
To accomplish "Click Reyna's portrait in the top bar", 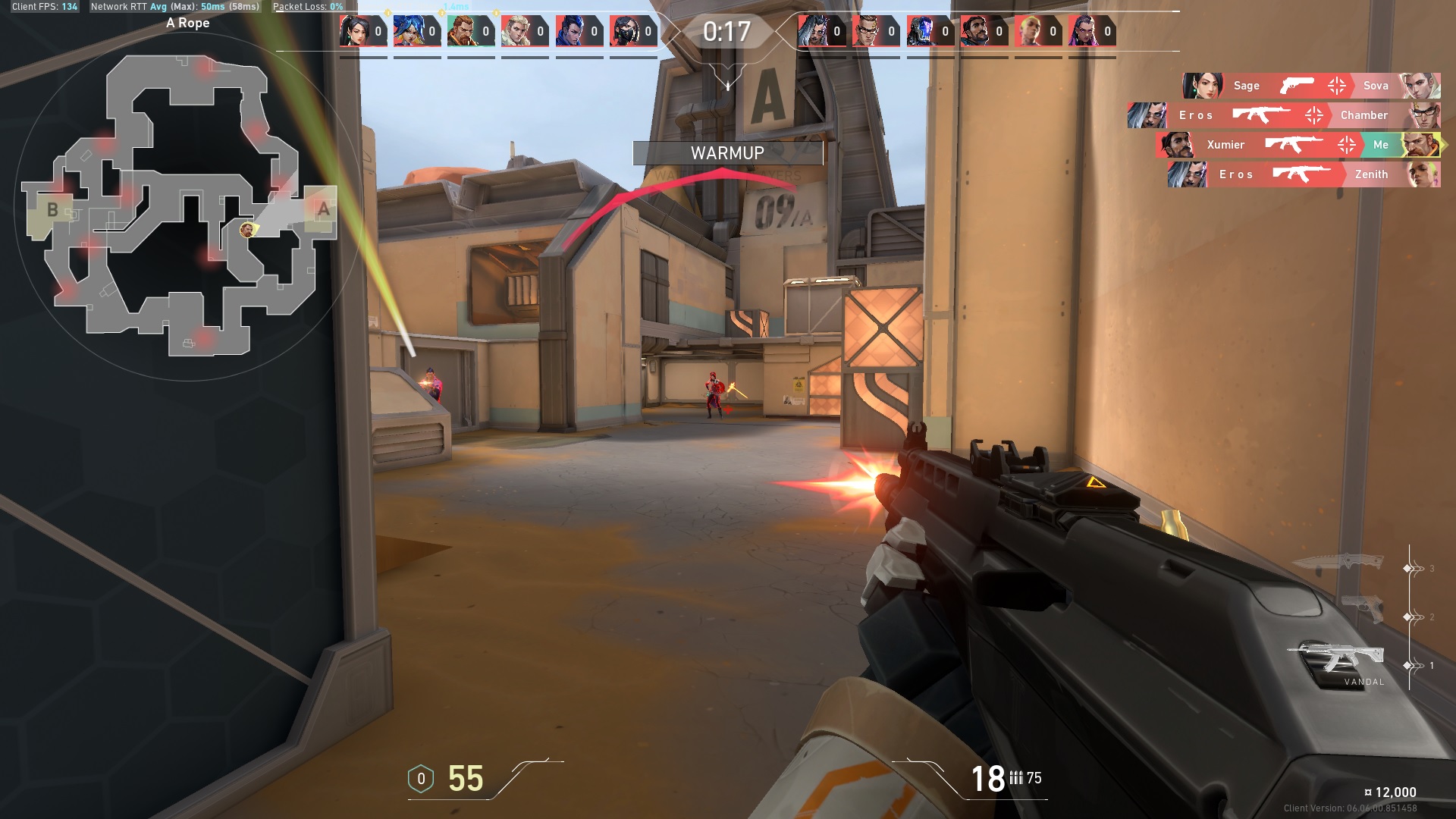I will tap(1084, 31).
